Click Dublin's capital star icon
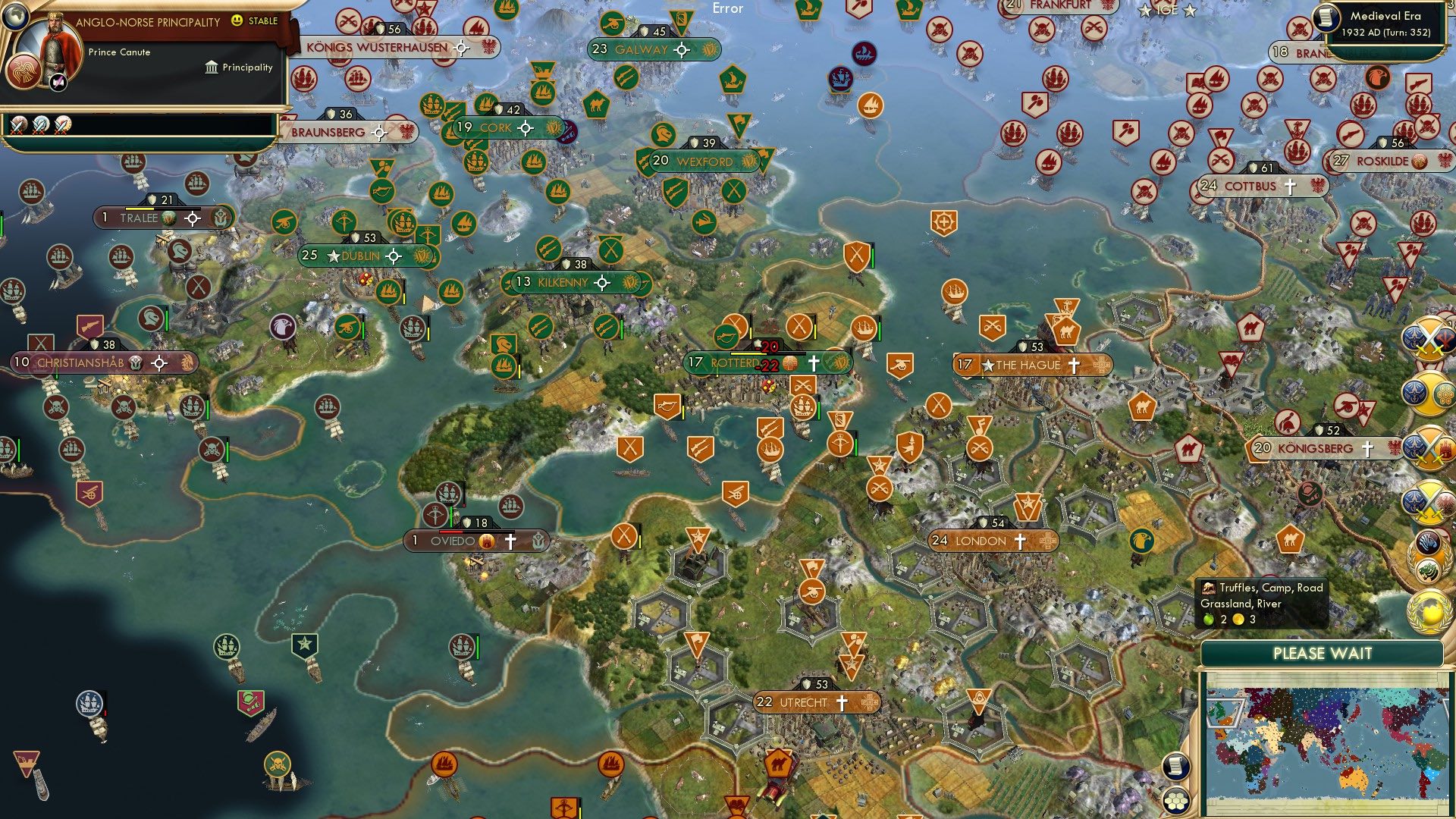Viewport: 1456px width, 819px height. click(332, 257)
